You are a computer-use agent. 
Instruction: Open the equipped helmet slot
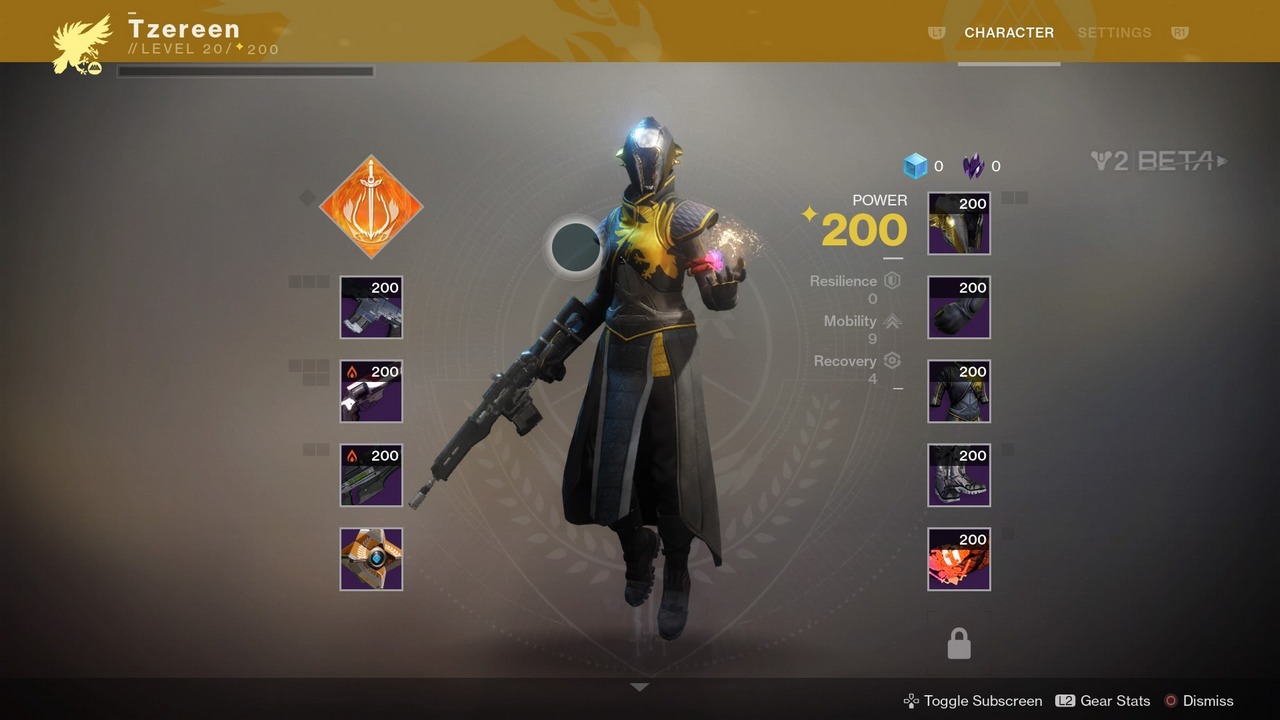tap(958, 223)
